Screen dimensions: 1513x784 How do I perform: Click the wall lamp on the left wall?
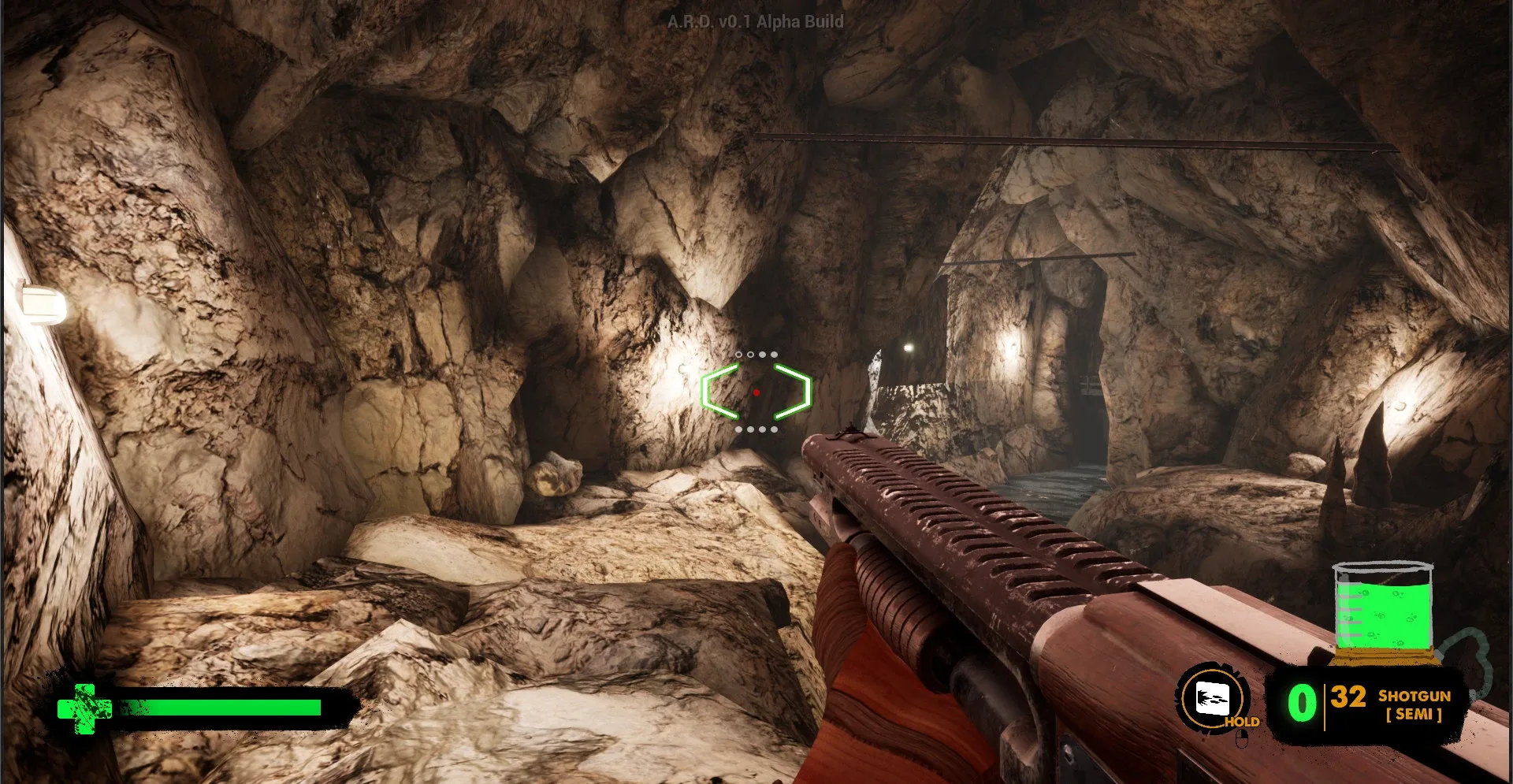point(43,302)
